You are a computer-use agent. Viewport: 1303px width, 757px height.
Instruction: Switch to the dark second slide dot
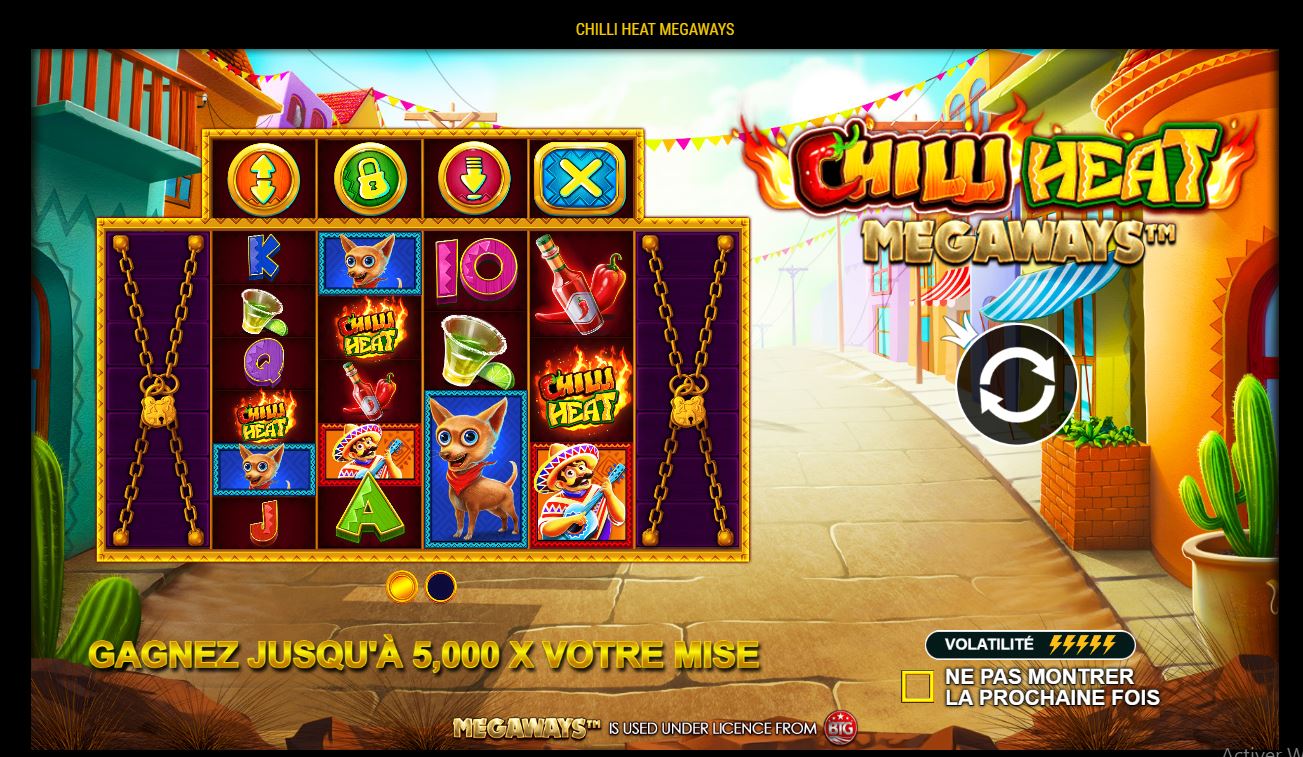440,586
